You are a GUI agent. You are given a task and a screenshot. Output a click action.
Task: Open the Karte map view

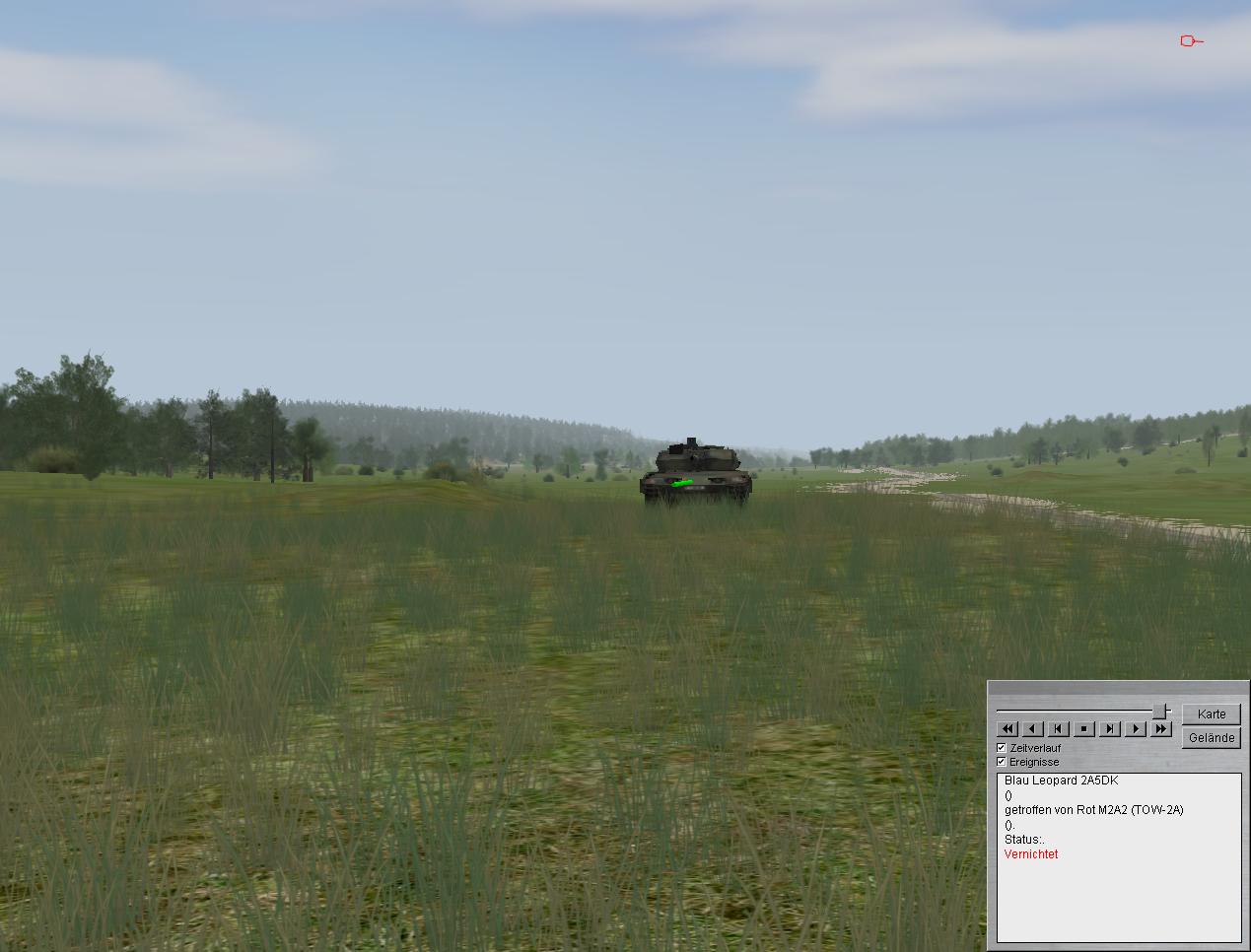[1212, 714]
